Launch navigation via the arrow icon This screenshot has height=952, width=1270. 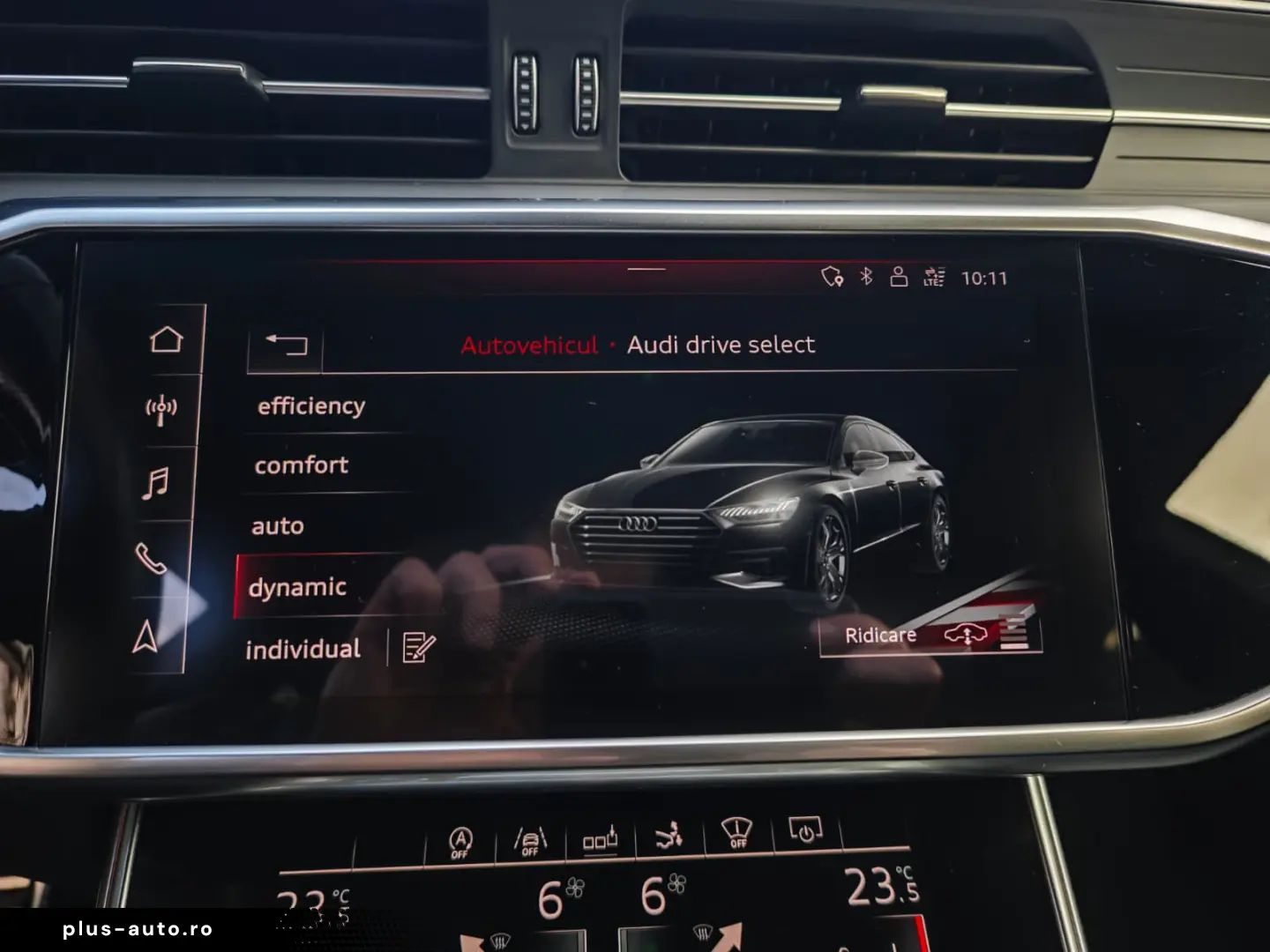point(148,631)
